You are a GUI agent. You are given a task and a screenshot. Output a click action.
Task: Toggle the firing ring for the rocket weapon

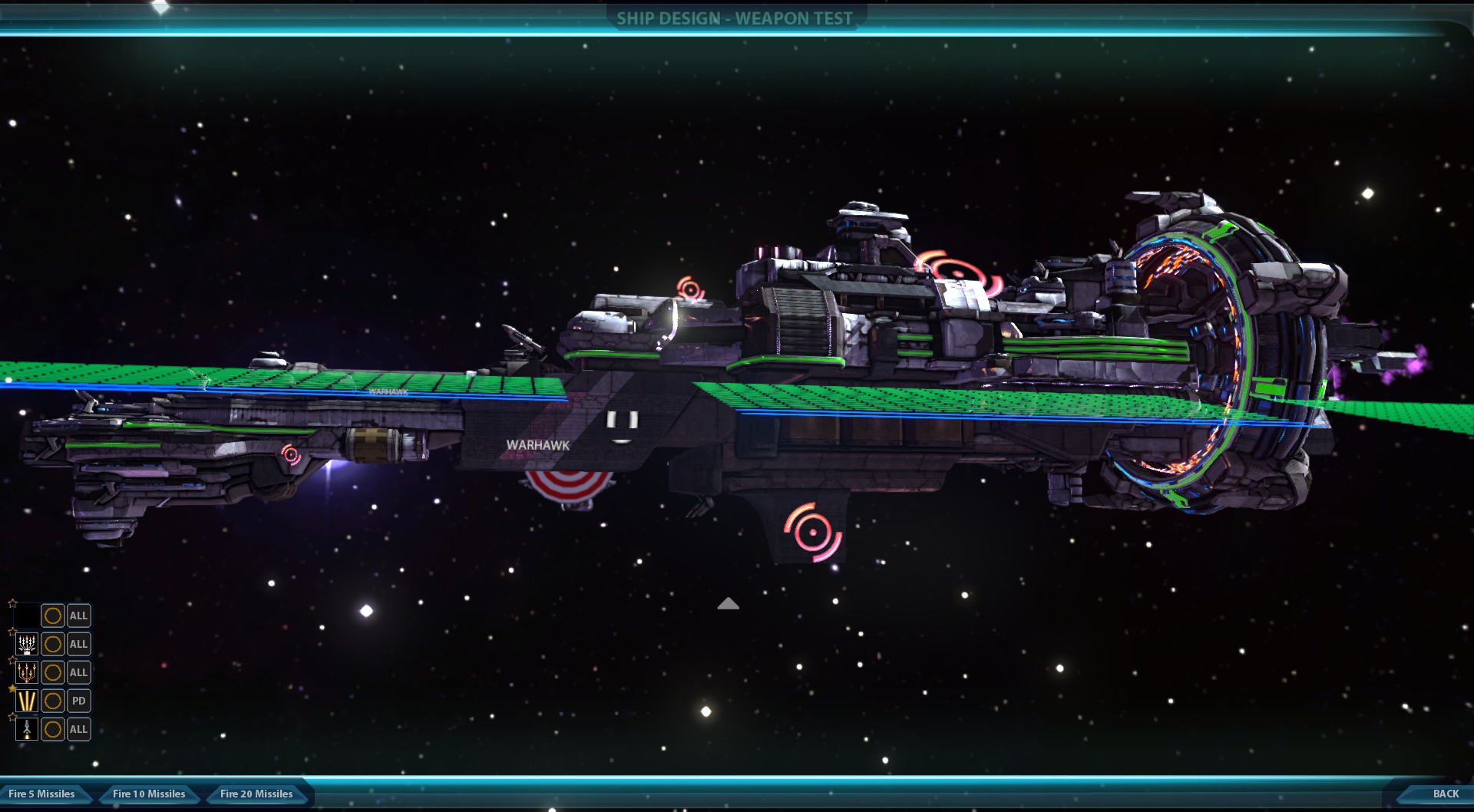[52, 729]
